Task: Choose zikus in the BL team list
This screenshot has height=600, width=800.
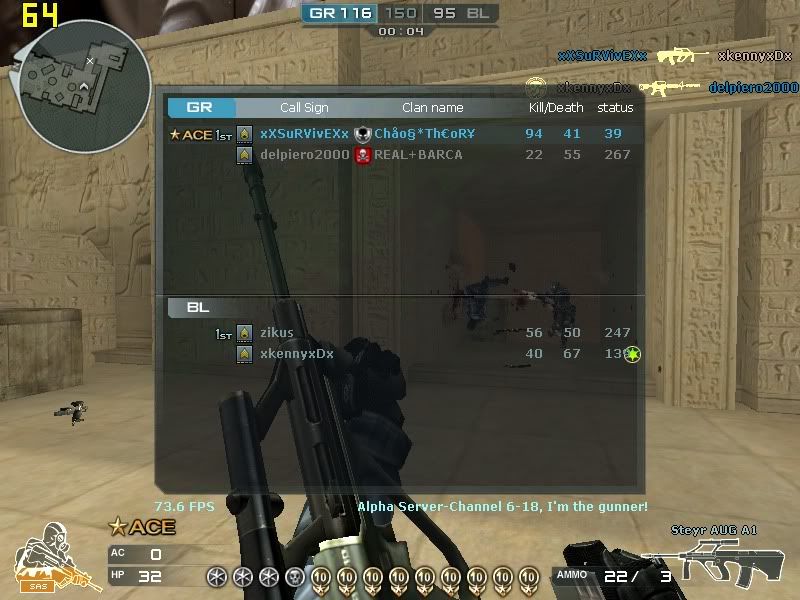Action: (400, 333)
